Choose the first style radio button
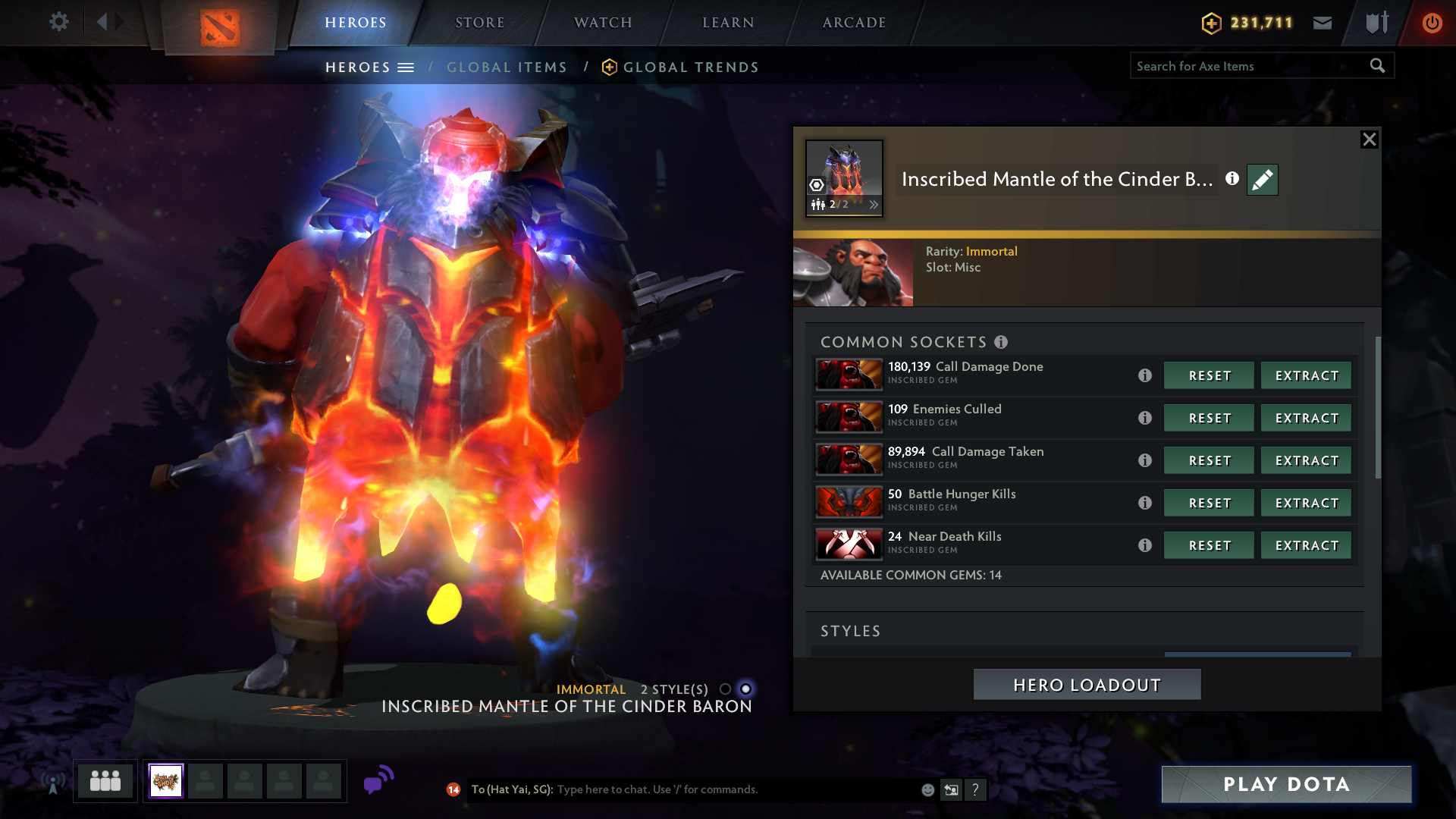 (725, 689)
